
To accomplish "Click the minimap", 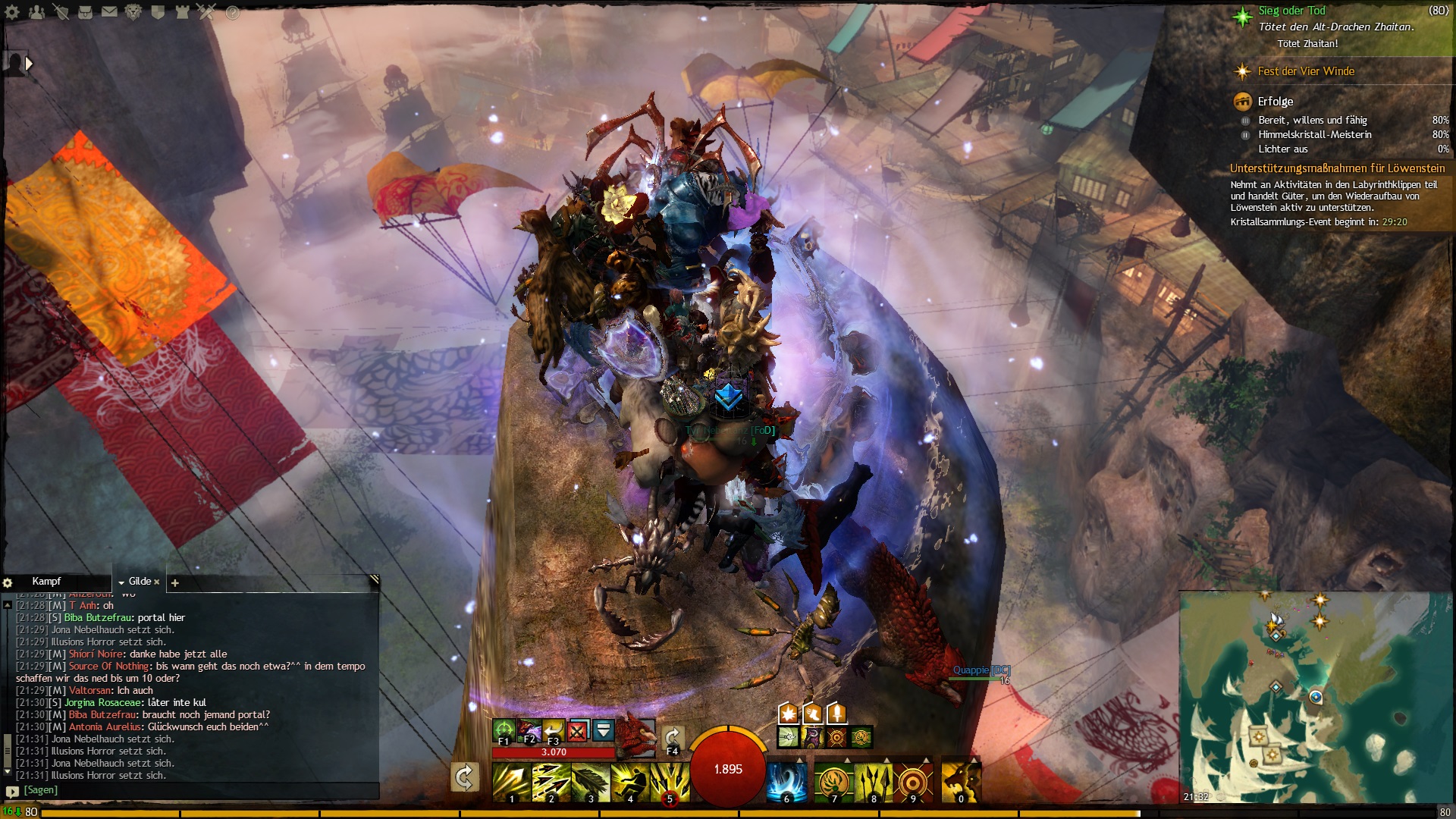I will coord(1315,698).
